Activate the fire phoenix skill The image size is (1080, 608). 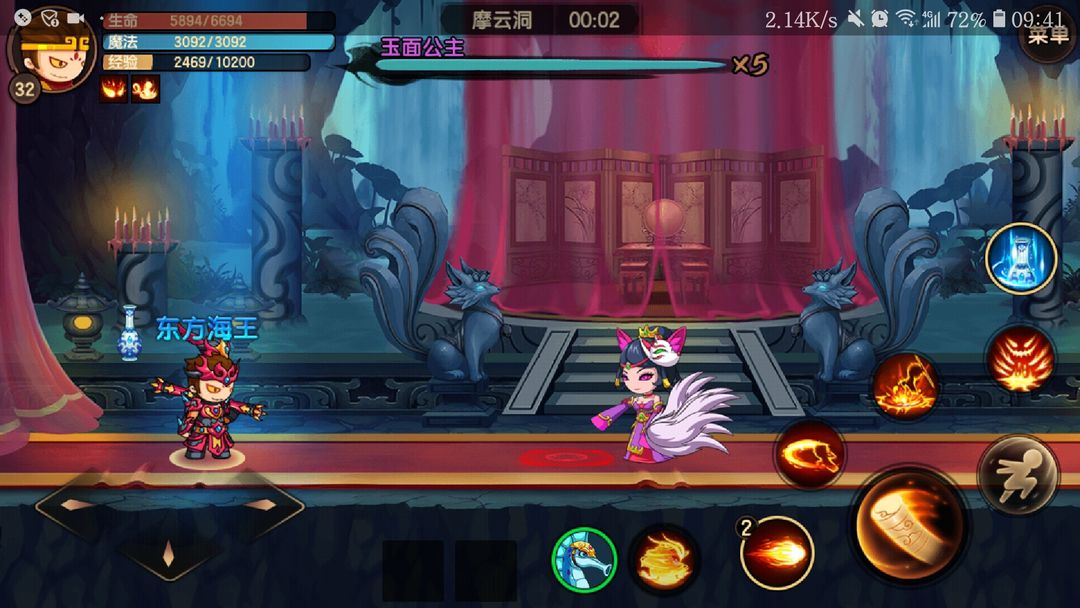click(664, 557)
